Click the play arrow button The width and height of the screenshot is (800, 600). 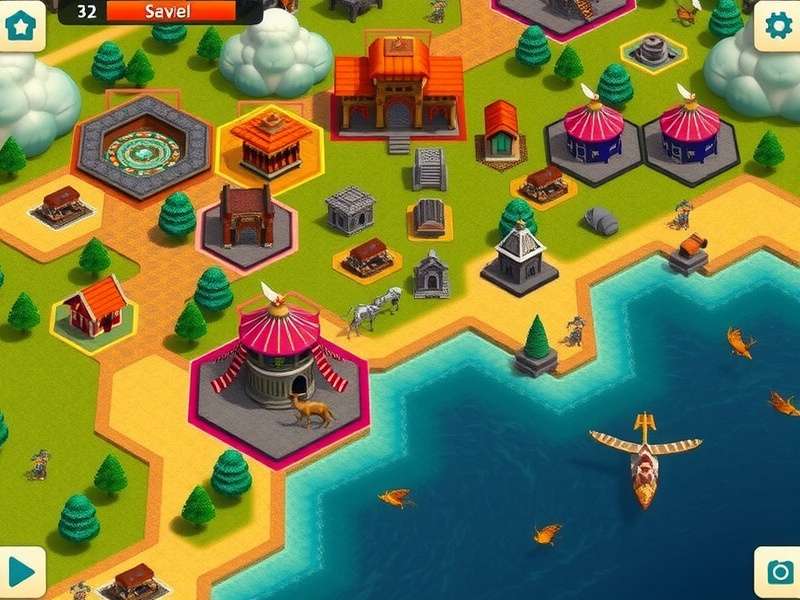coord(21,571)
